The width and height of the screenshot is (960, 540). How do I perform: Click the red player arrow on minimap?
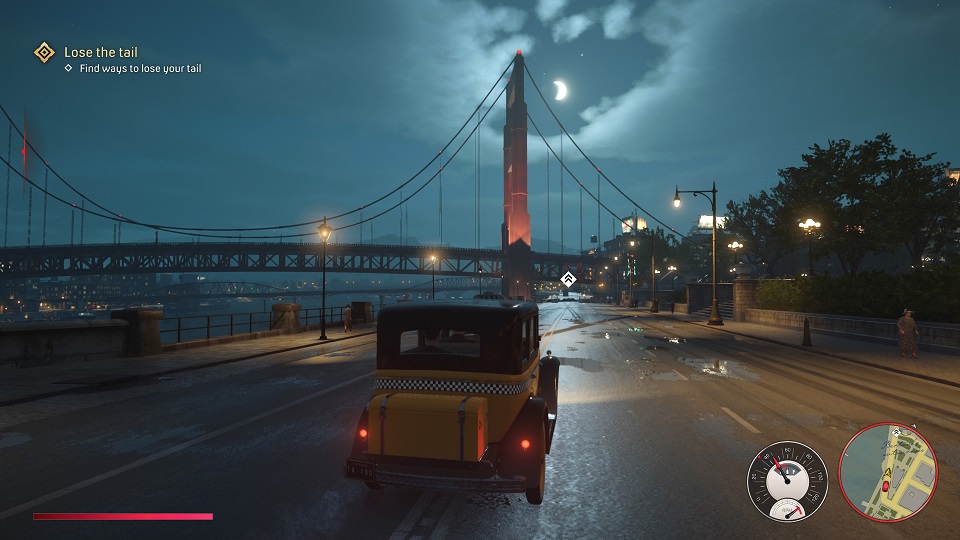(x=885, y=486)
